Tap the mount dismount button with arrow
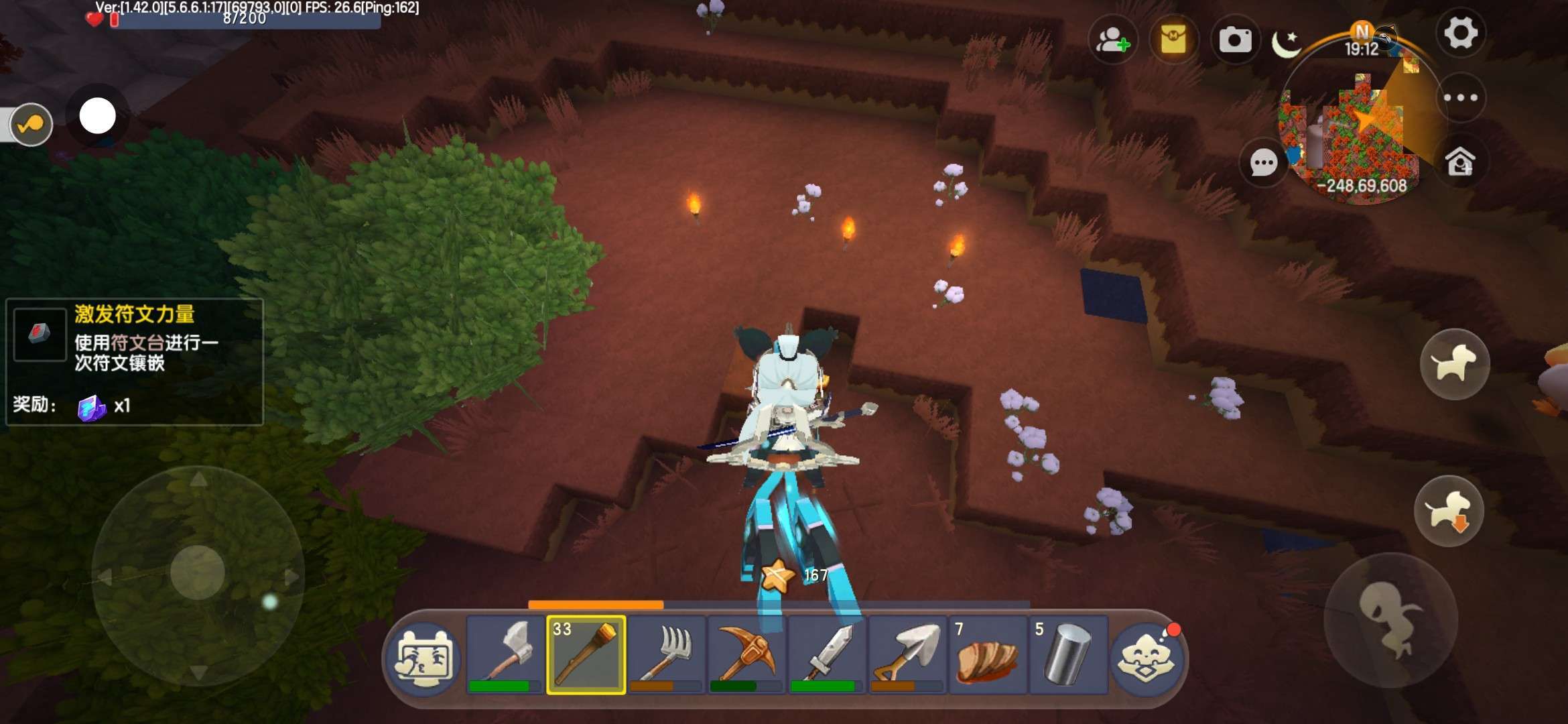 (1449, 511)
